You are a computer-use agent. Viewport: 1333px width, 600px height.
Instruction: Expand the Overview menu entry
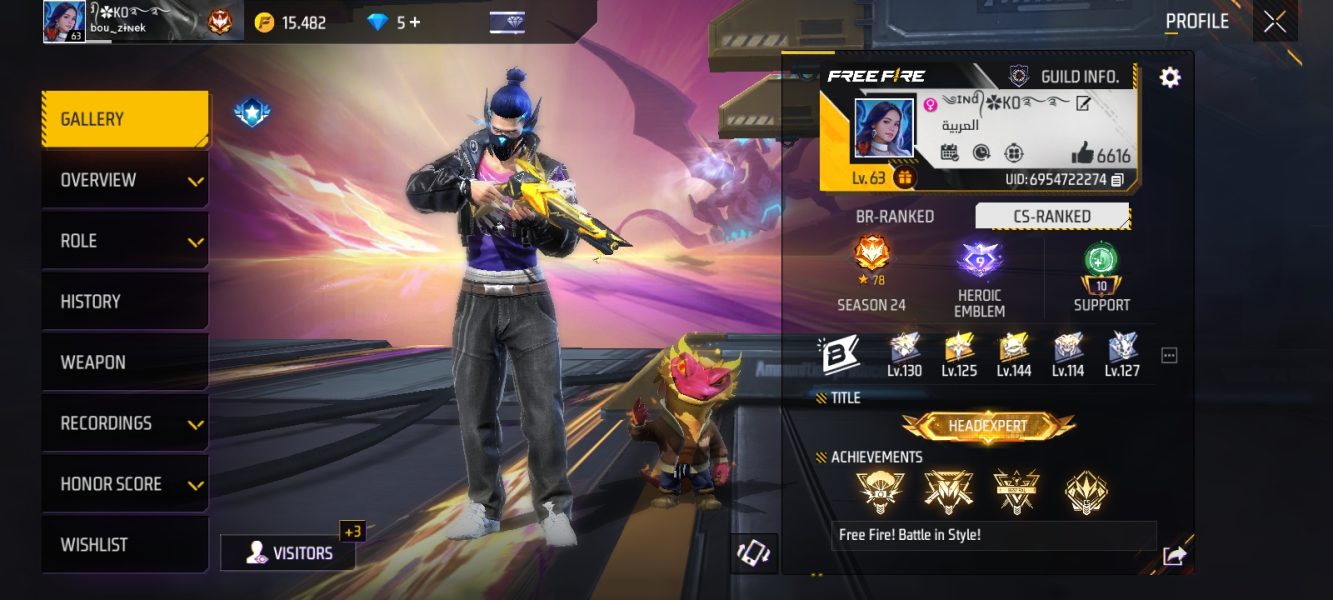pos(124,181)
